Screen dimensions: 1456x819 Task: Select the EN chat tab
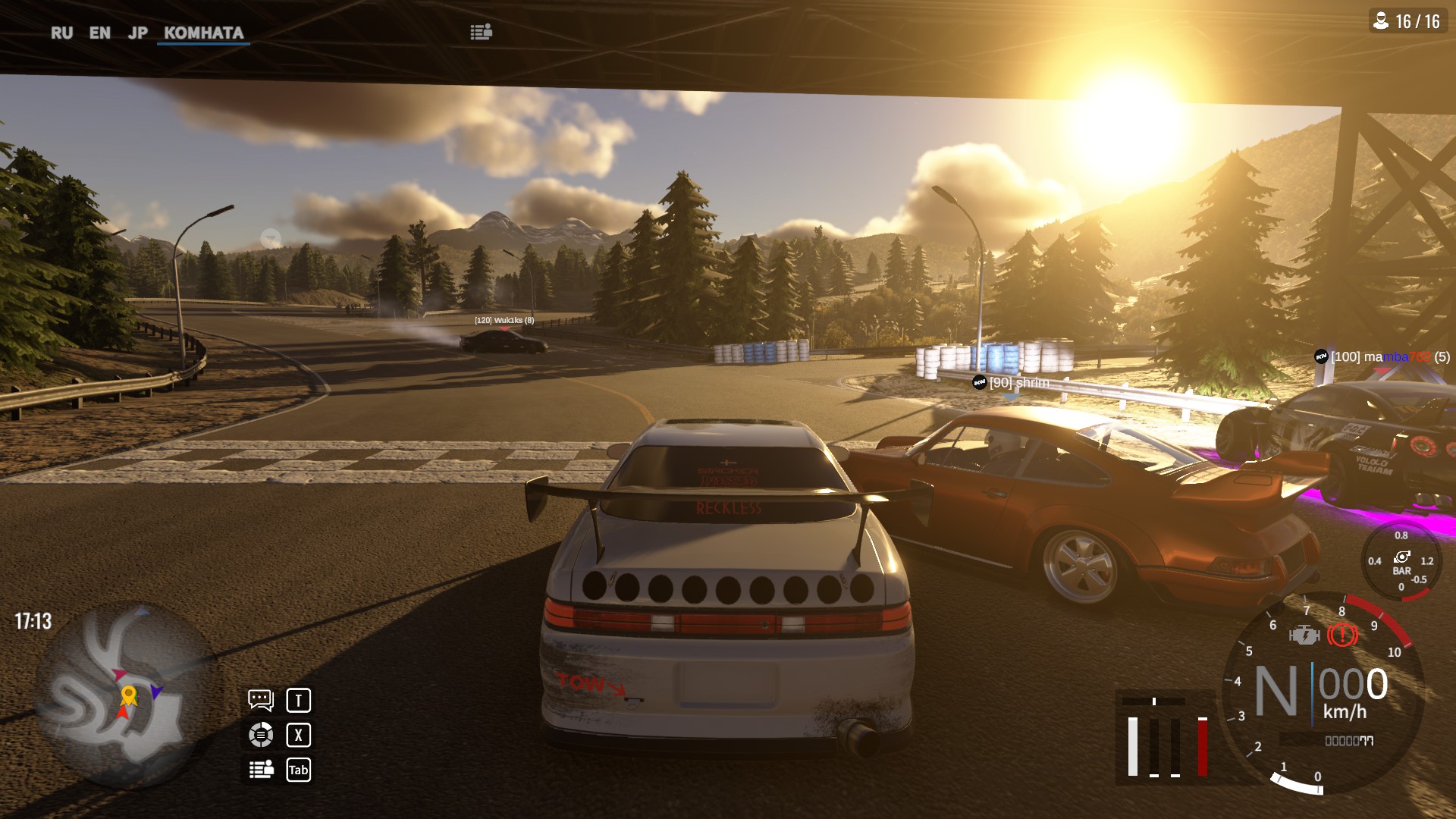[x=99, y=33]
